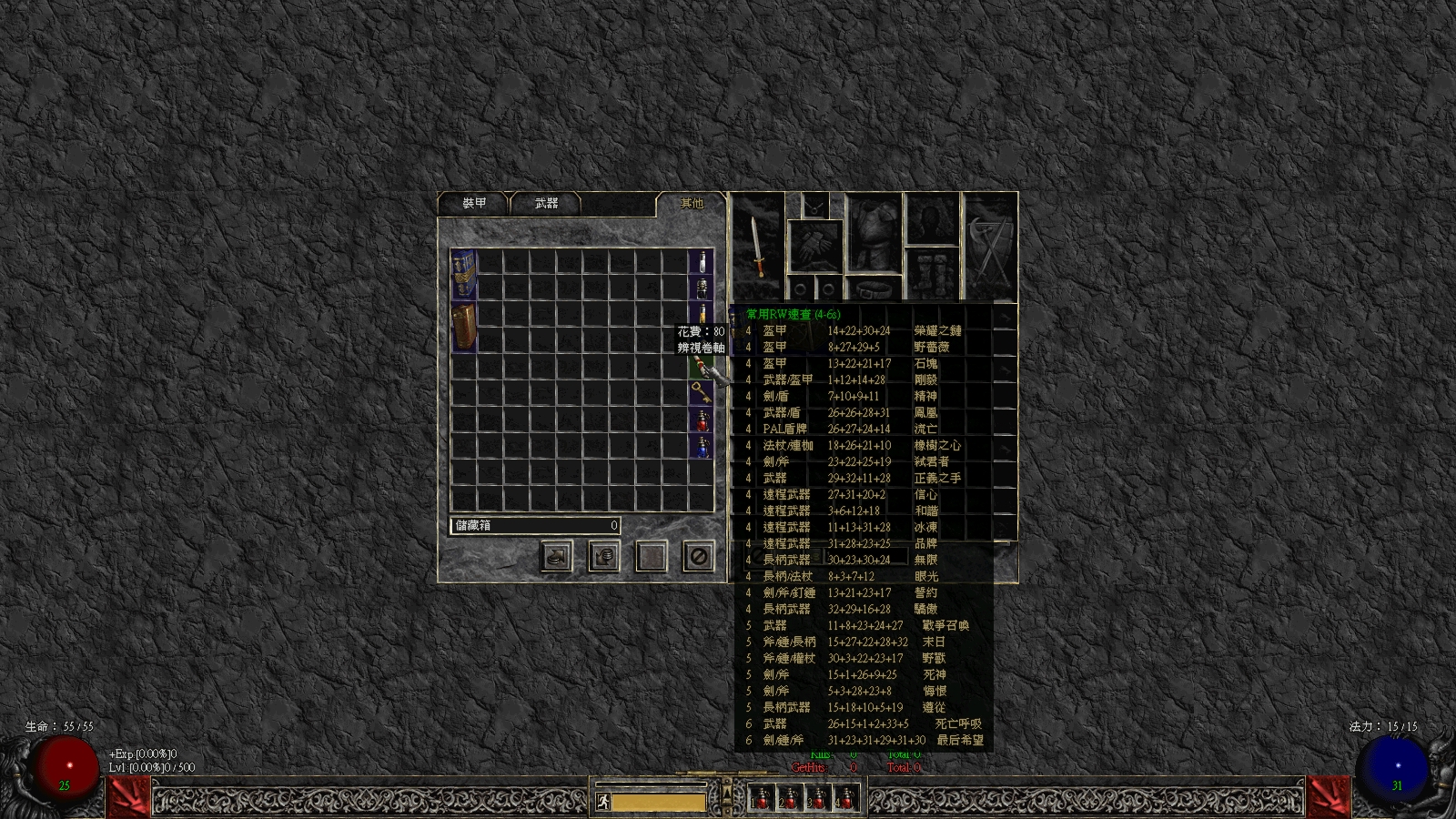Toggle the run/walk icon
This screenshot has height=819, width=1456.
tap(602, 802)
